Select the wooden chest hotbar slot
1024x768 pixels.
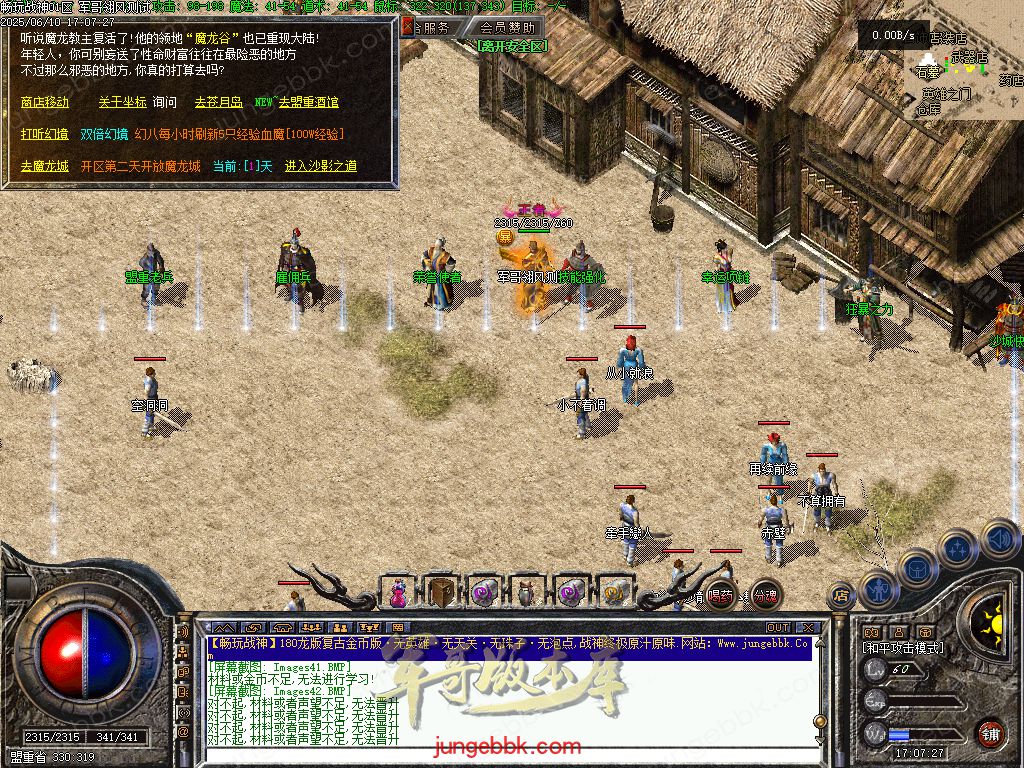[441, 593]
